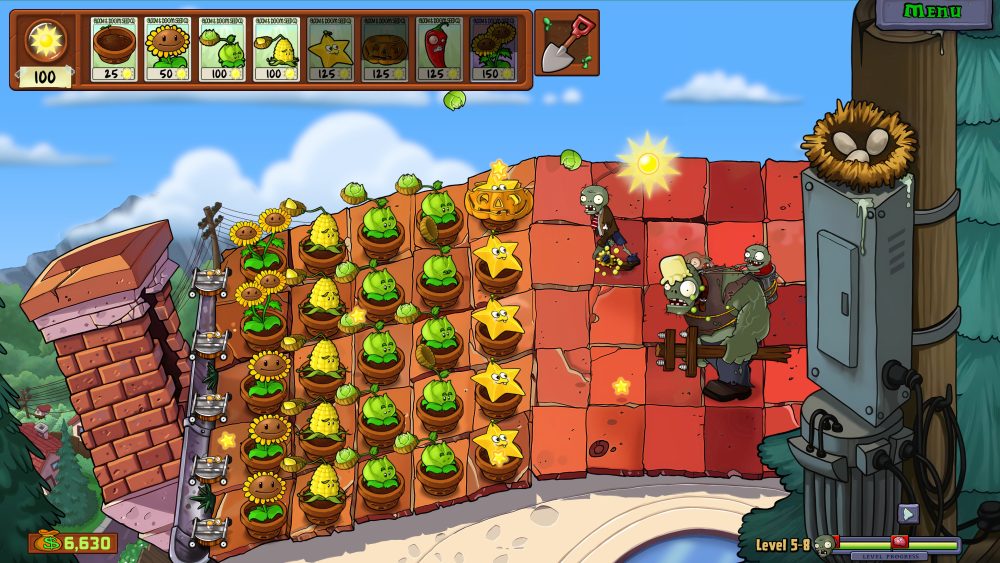Choose the Cabbage-pult seed packet
Image resolution: width=1000 pixels, height=563 pixels.
[x=222, y=48]
